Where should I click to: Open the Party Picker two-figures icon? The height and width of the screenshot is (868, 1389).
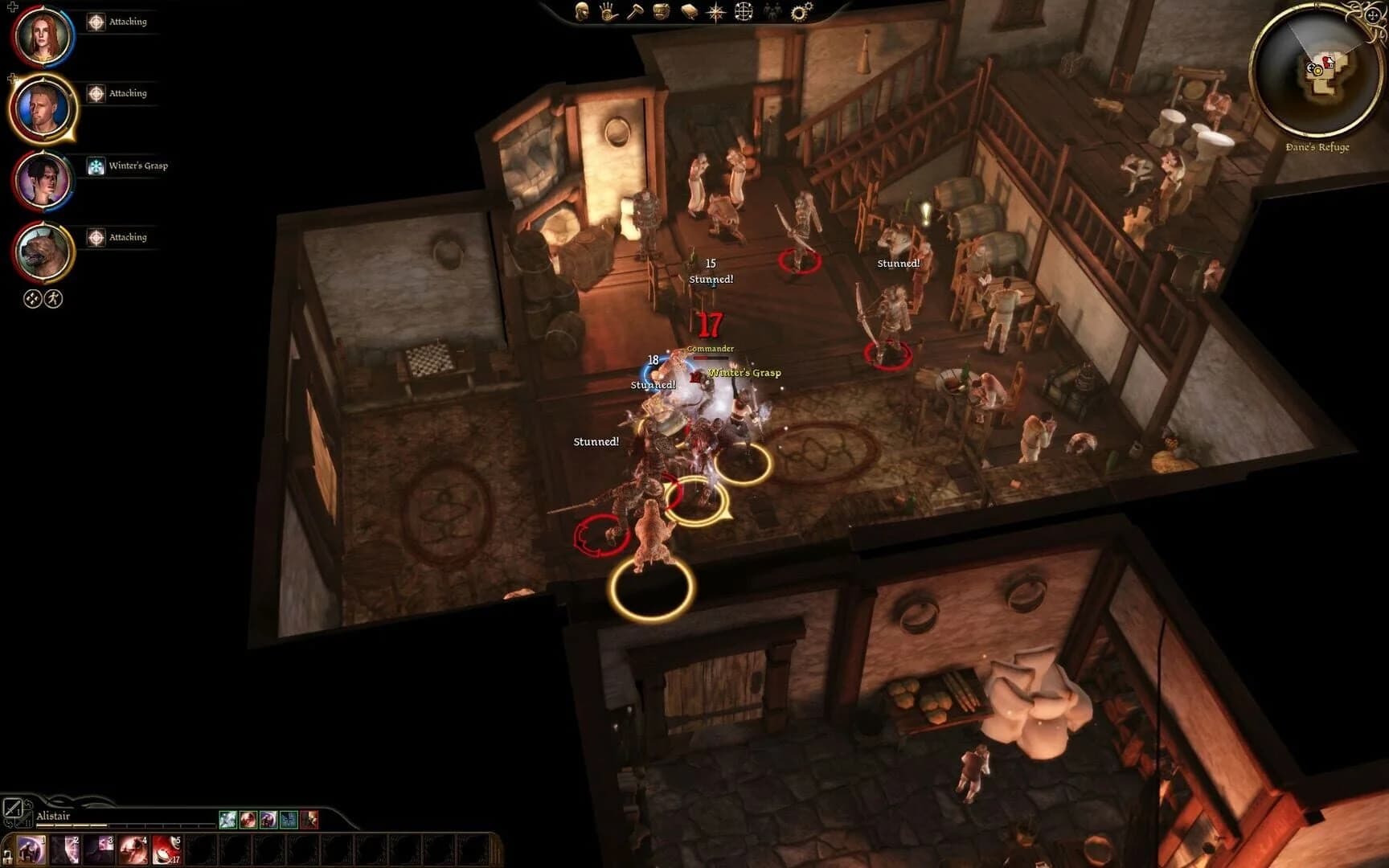[772, 11]
